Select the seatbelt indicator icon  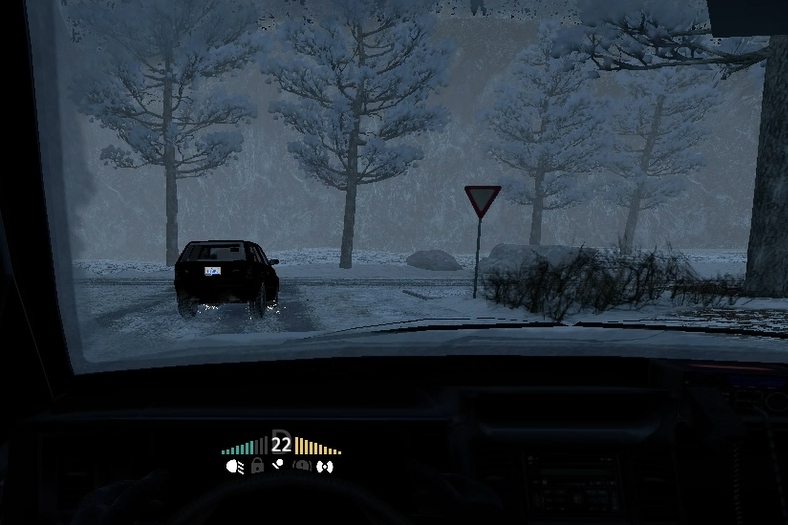(x=279, y=465)
